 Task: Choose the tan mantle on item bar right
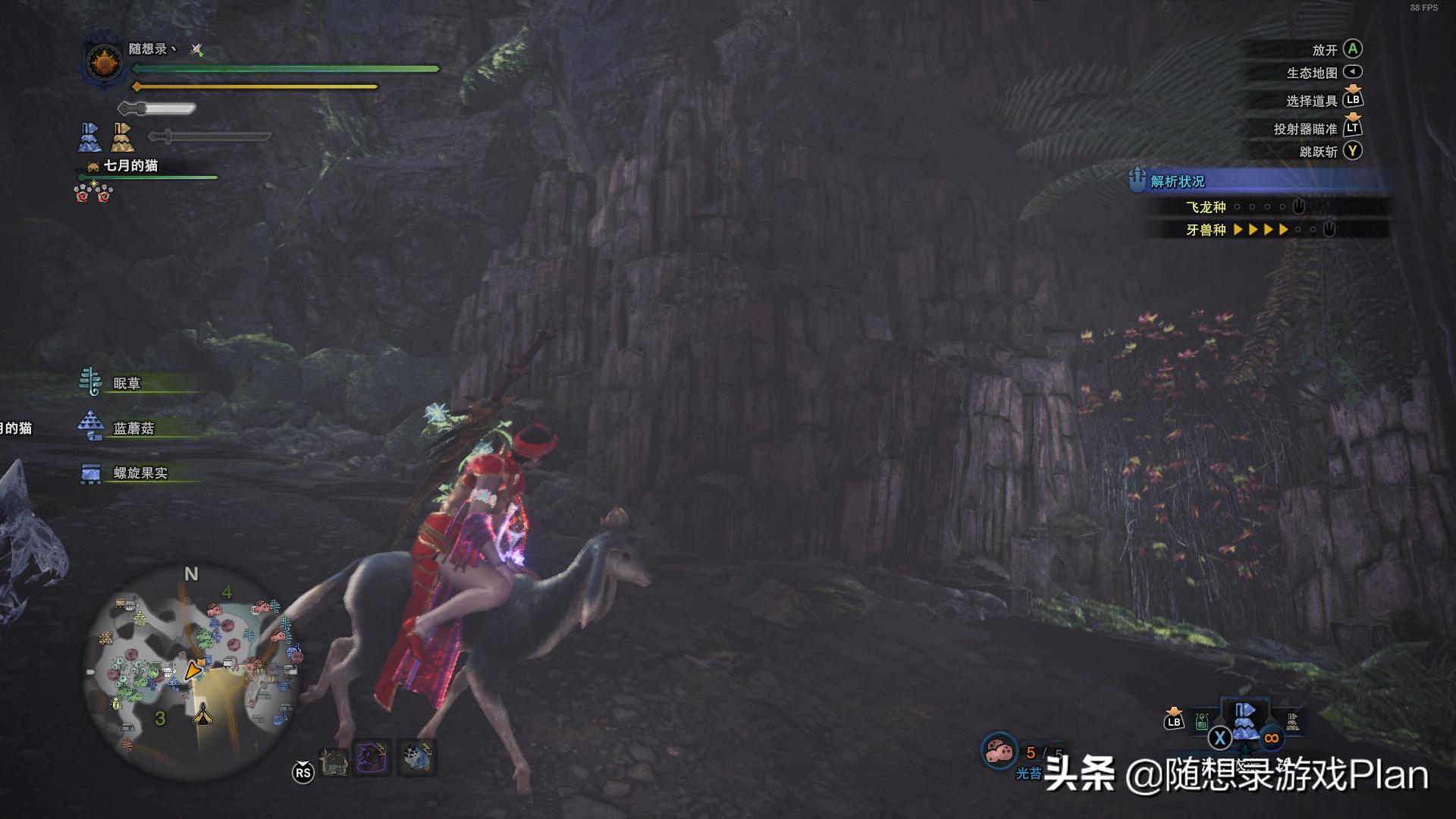pyautogui.click(x=1292, y=721)
